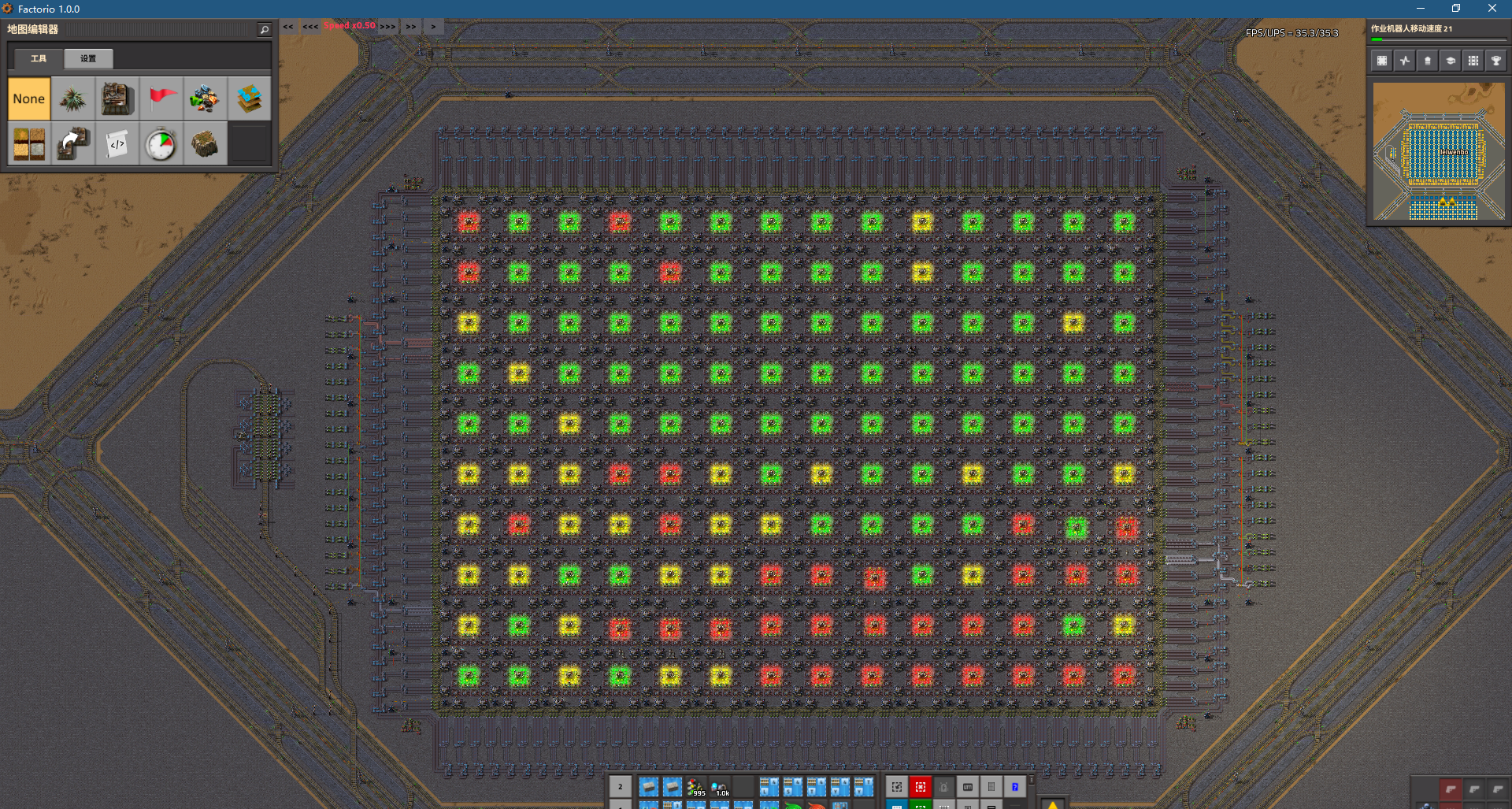Open the research screen via graduation cap icon
This screenshot has height=809, width=1512.
coord(1451,60)
